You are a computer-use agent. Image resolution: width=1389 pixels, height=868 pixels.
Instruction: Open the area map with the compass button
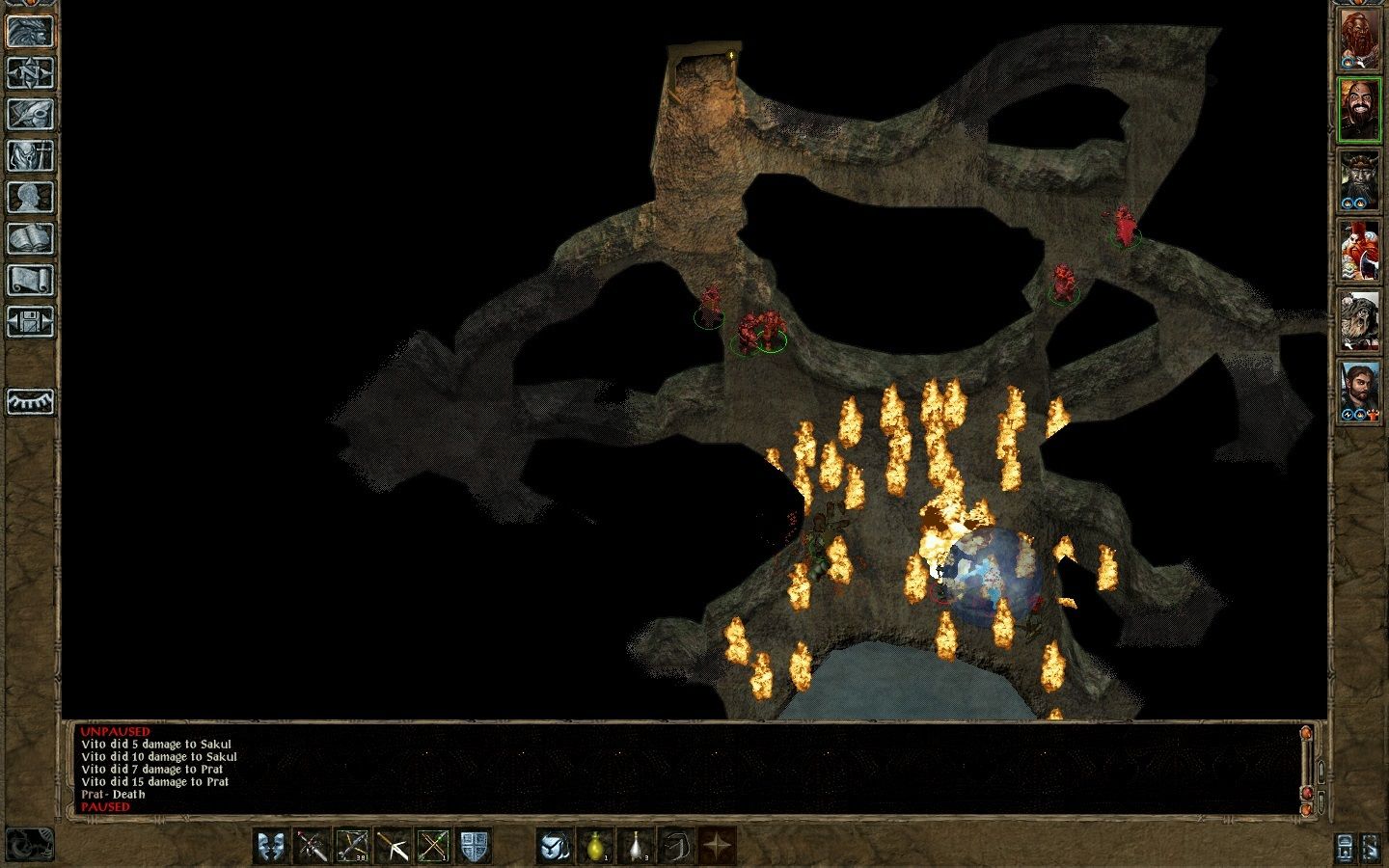coord(30,72)
